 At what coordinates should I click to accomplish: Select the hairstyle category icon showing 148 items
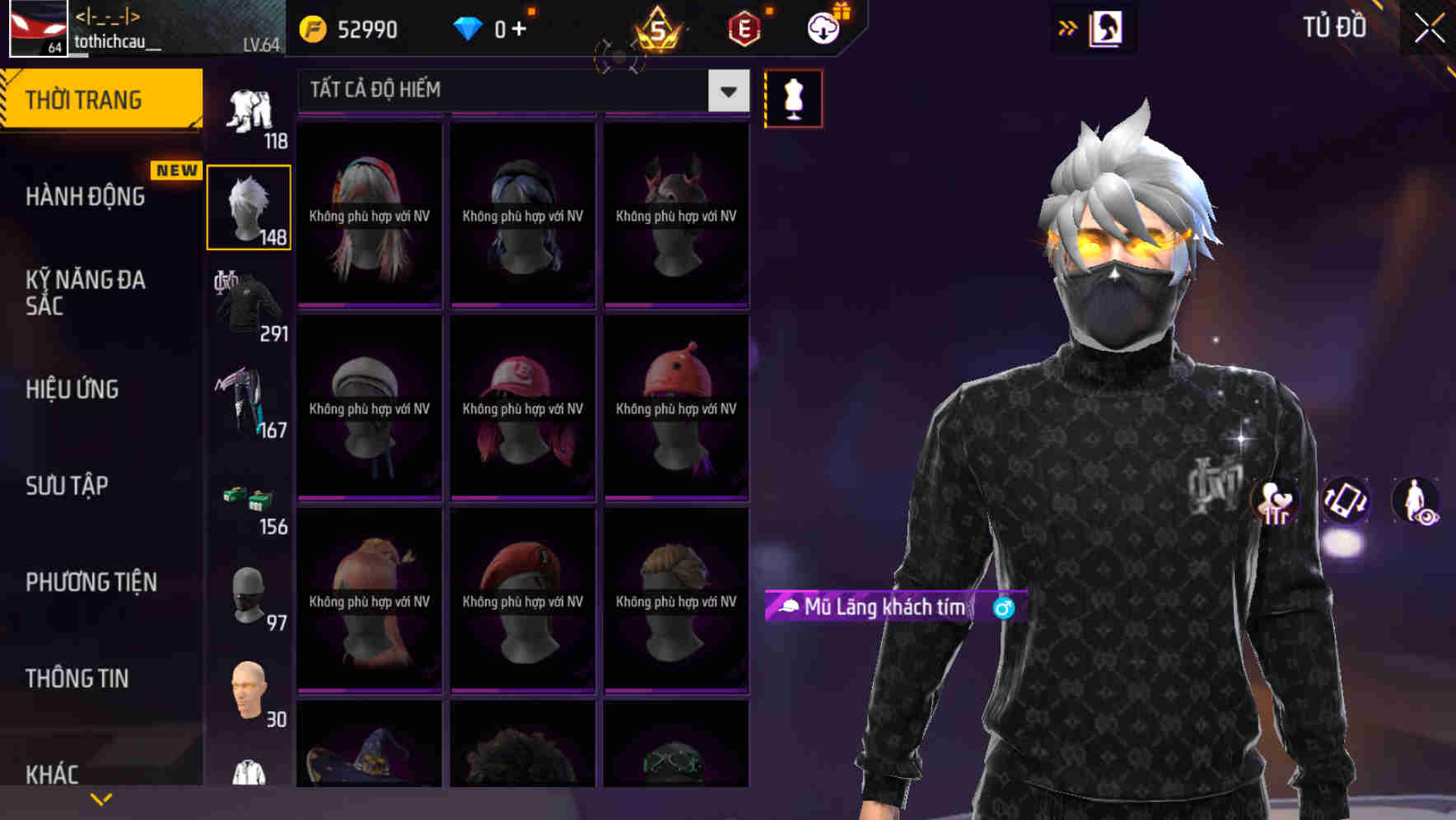[249, 206]
